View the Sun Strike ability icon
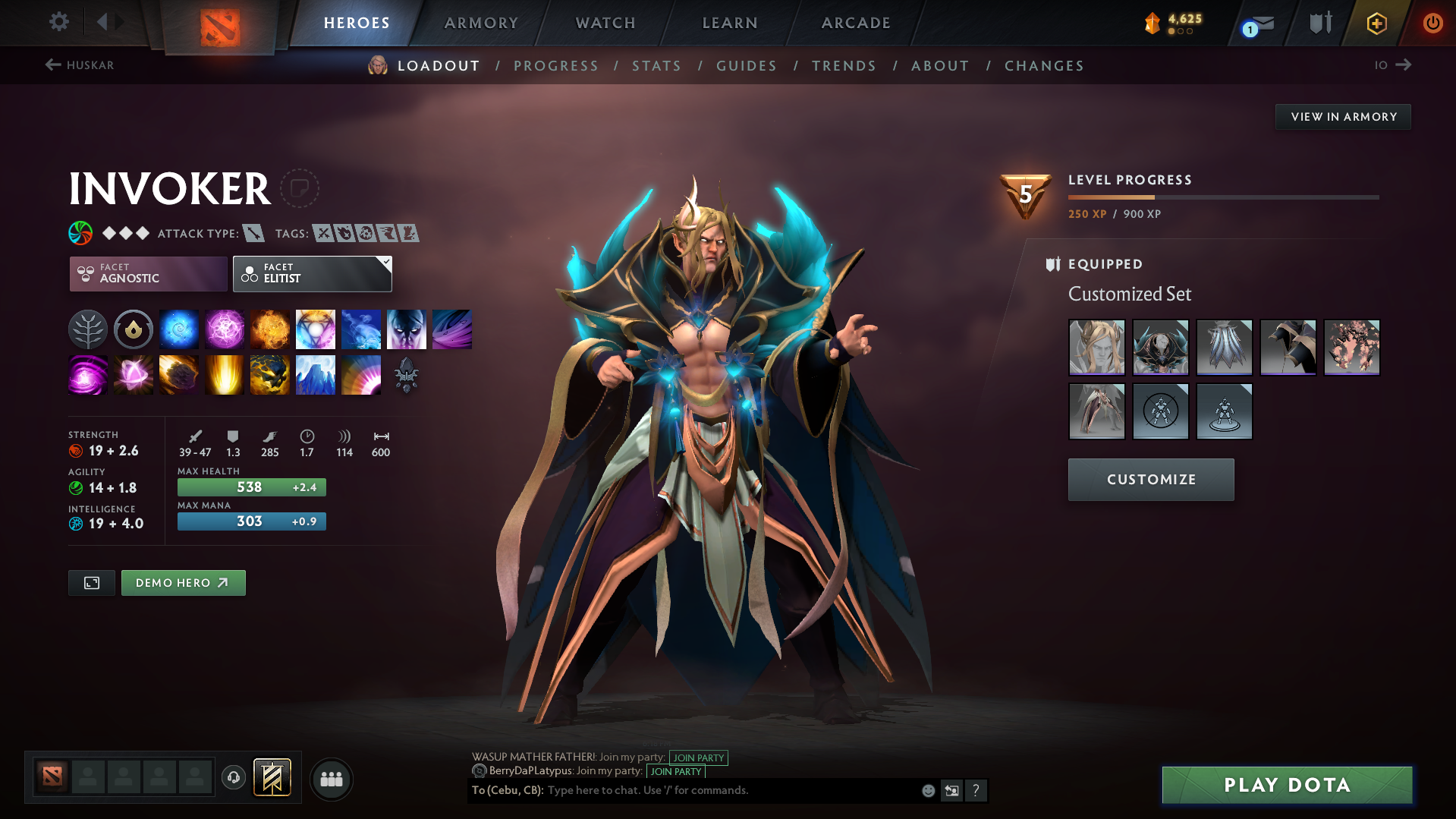 click(224, 374)
